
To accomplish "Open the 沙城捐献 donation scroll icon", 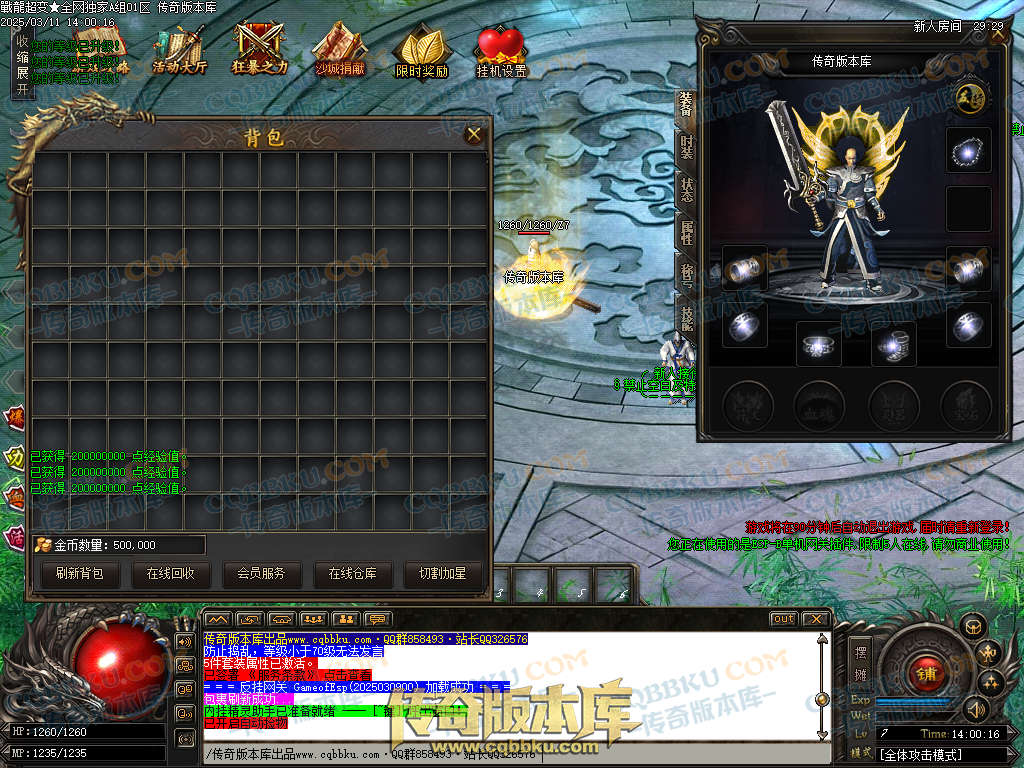I will click(340, 51).
